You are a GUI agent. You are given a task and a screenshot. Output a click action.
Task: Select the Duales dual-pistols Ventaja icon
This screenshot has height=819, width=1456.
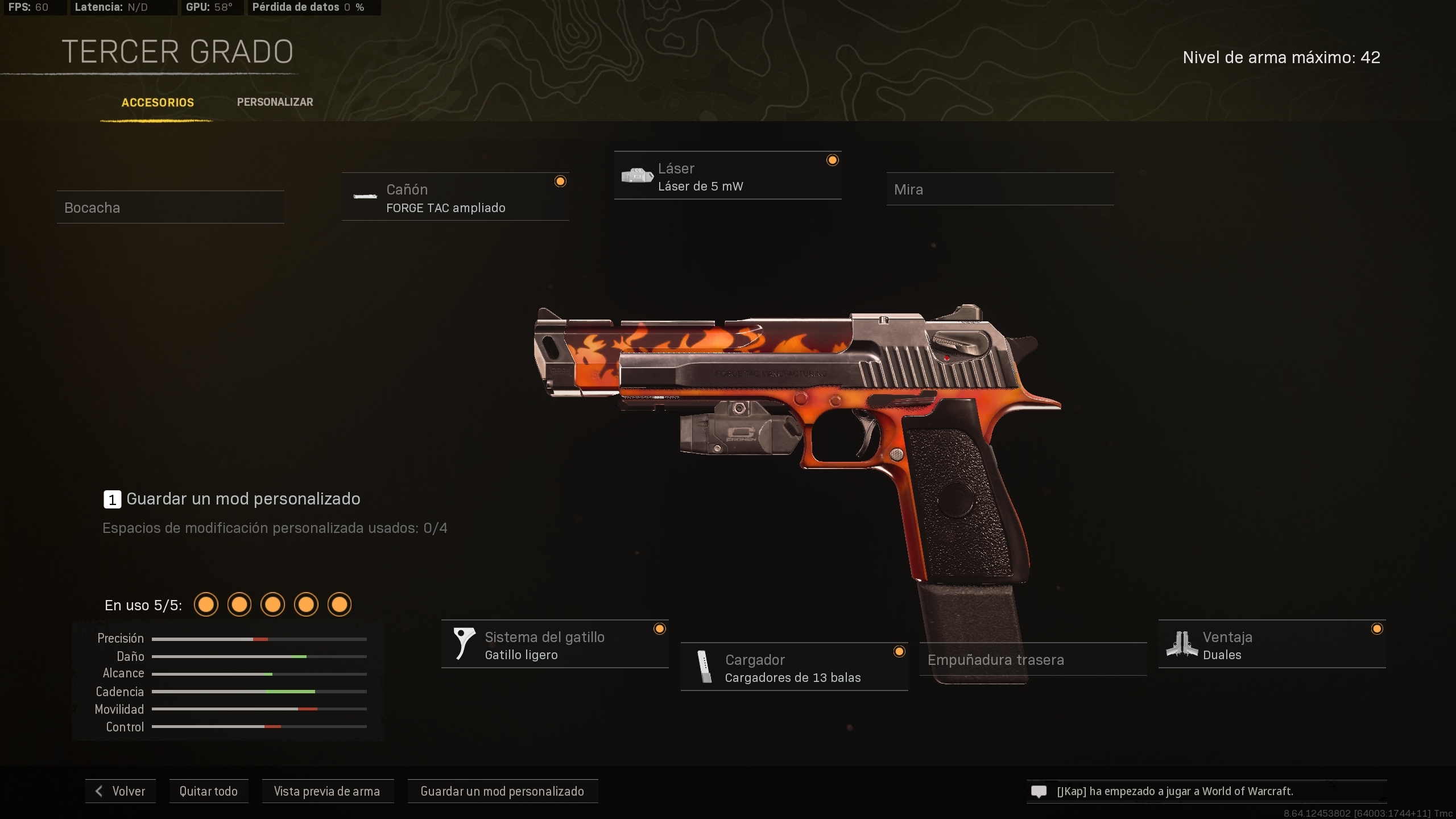[1181, 644]
